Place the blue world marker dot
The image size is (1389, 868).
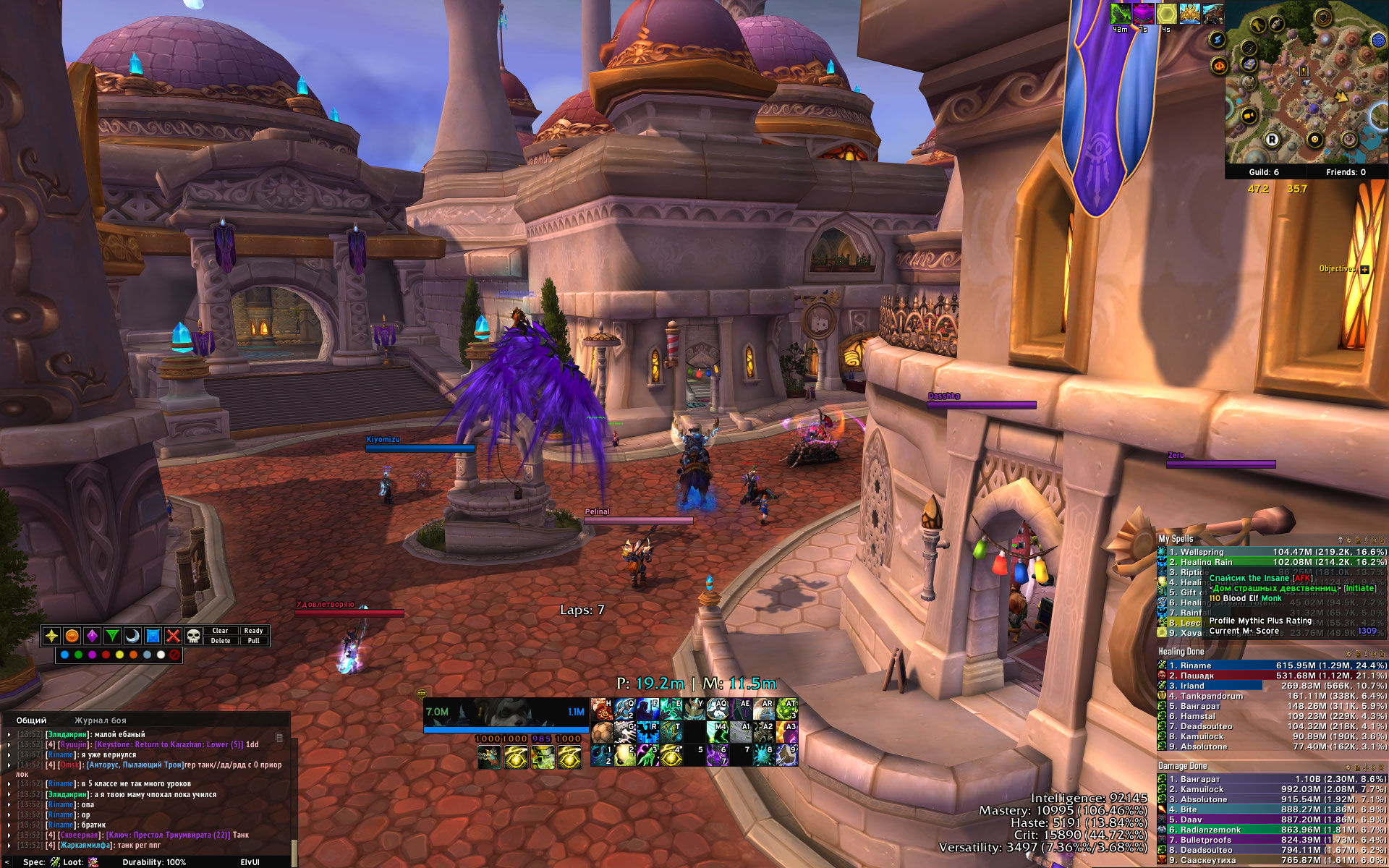tap(65, 655)
